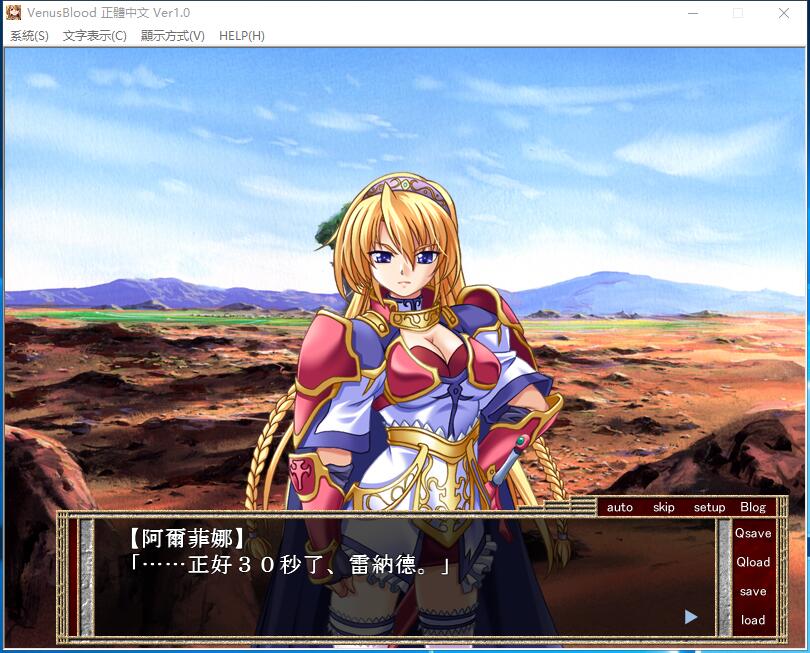Image resolution: width=810 pixels, height=653 pixels.
Task: Open the 系統(S) menu
Action: [x=29, y=36]
